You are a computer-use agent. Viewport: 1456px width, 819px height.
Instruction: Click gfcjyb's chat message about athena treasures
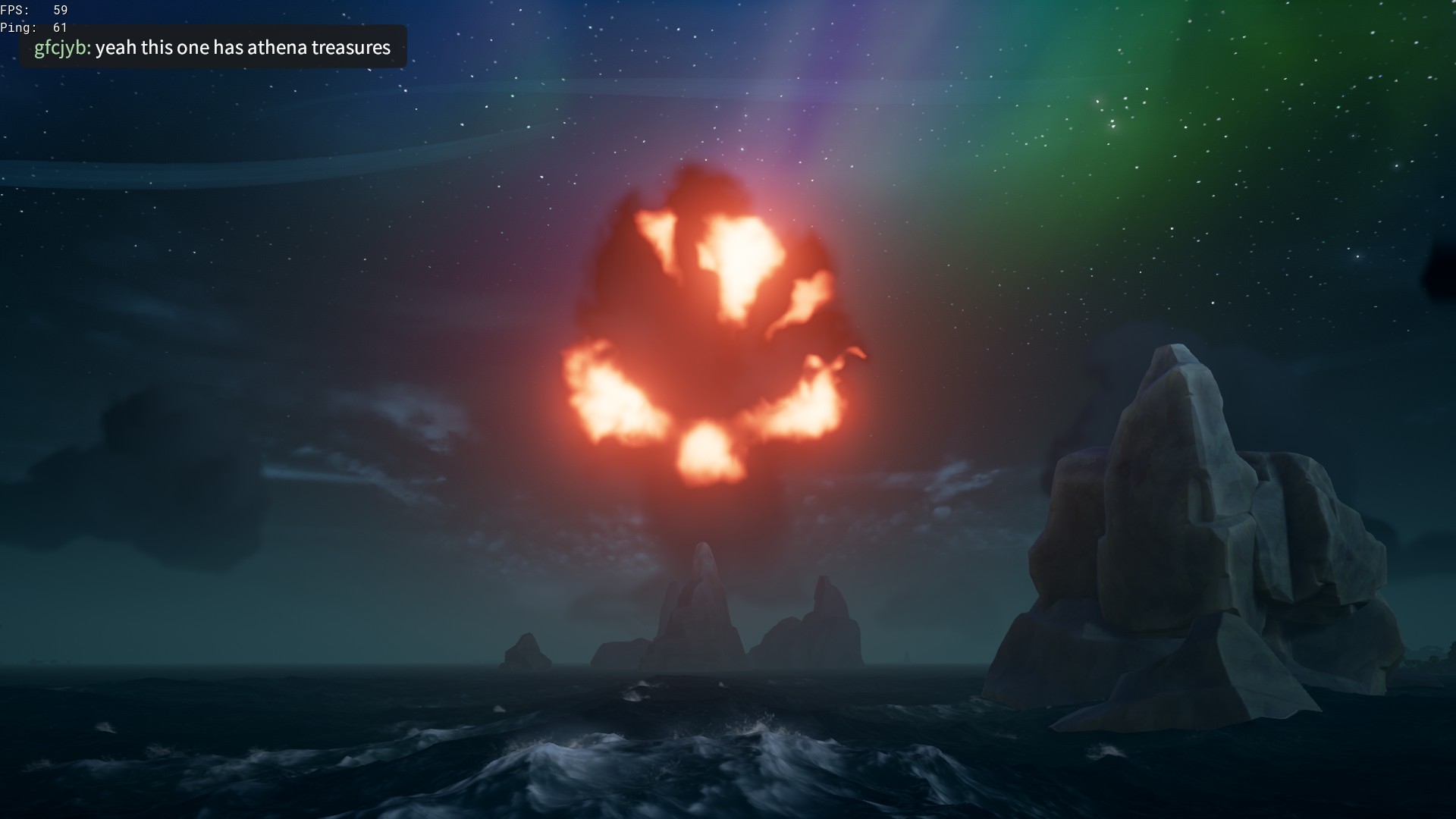[212, 48]
